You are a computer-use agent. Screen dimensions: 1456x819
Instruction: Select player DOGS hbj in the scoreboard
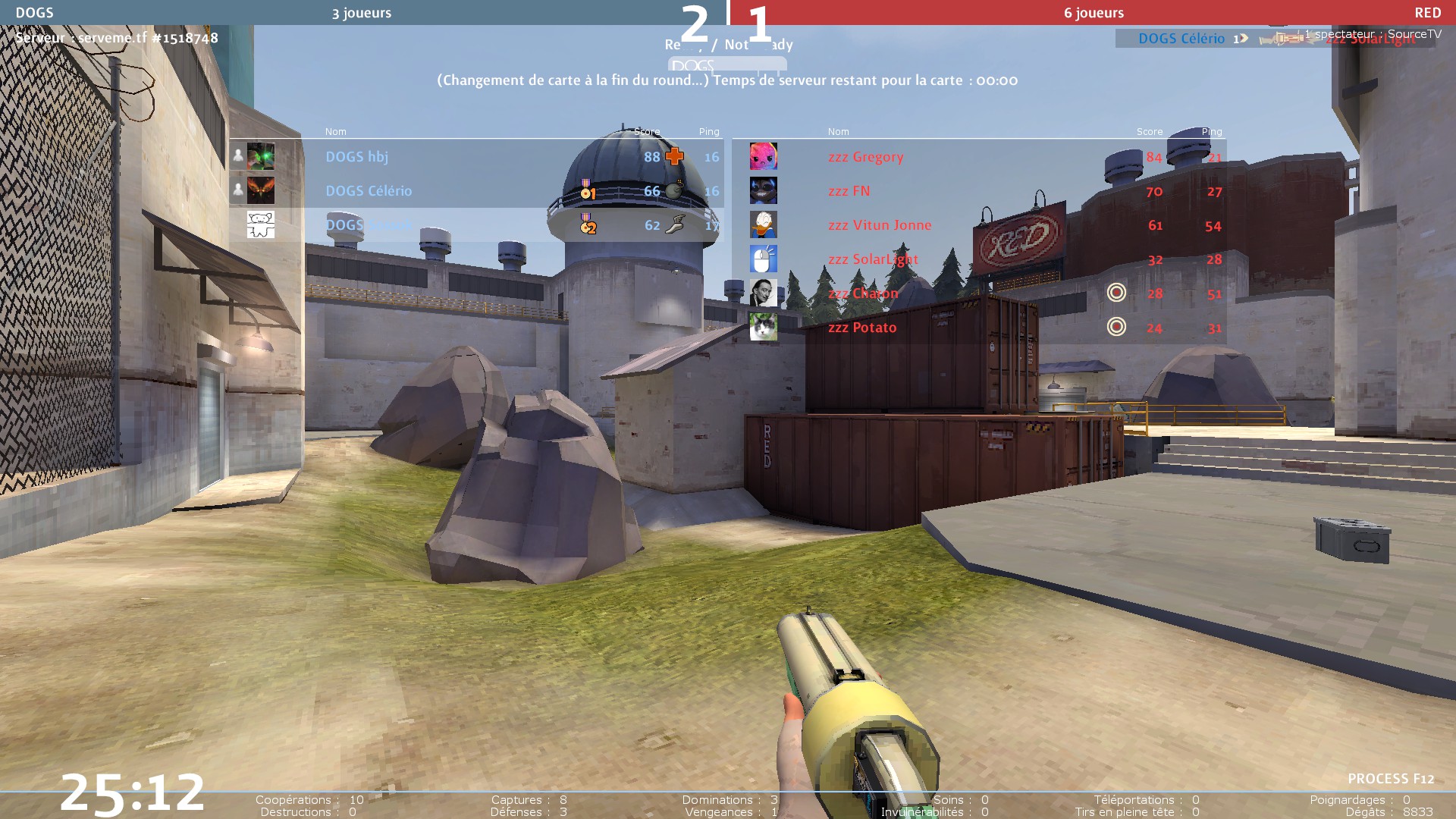point(356,157)
